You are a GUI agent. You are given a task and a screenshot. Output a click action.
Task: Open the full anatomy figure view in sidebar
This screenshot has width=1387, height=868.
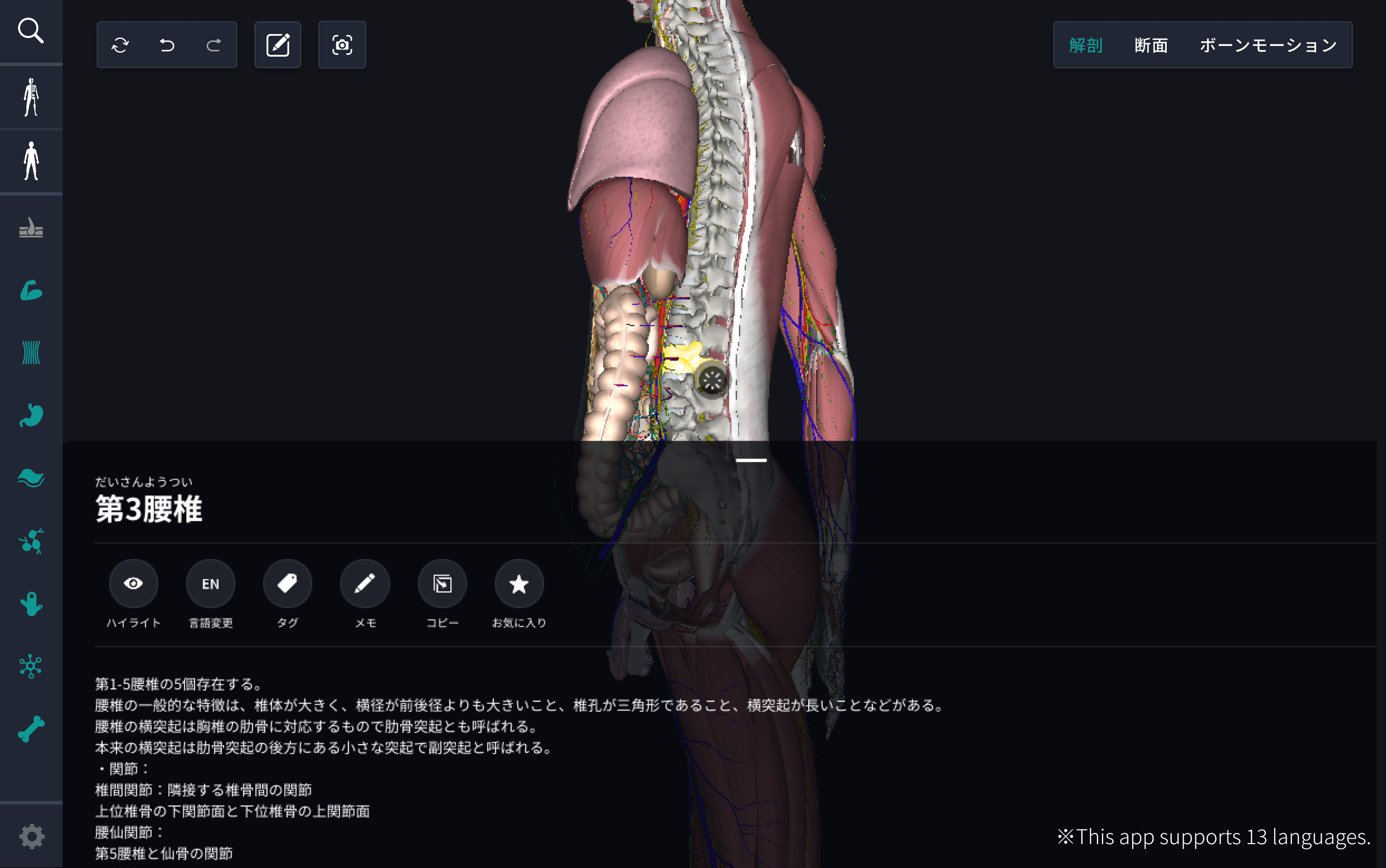point(32,161)
